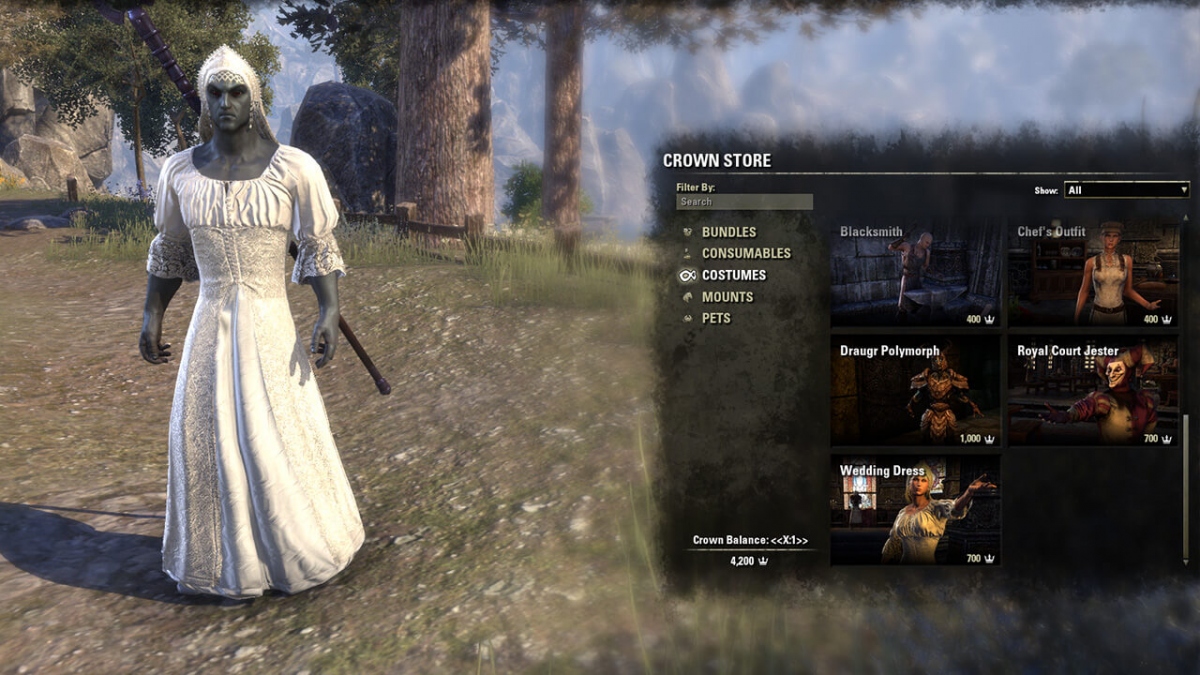Image resolution: width=1200 pixels, height=675 pixels.
Task: Show the Mounts category
Action: [727, 297]
